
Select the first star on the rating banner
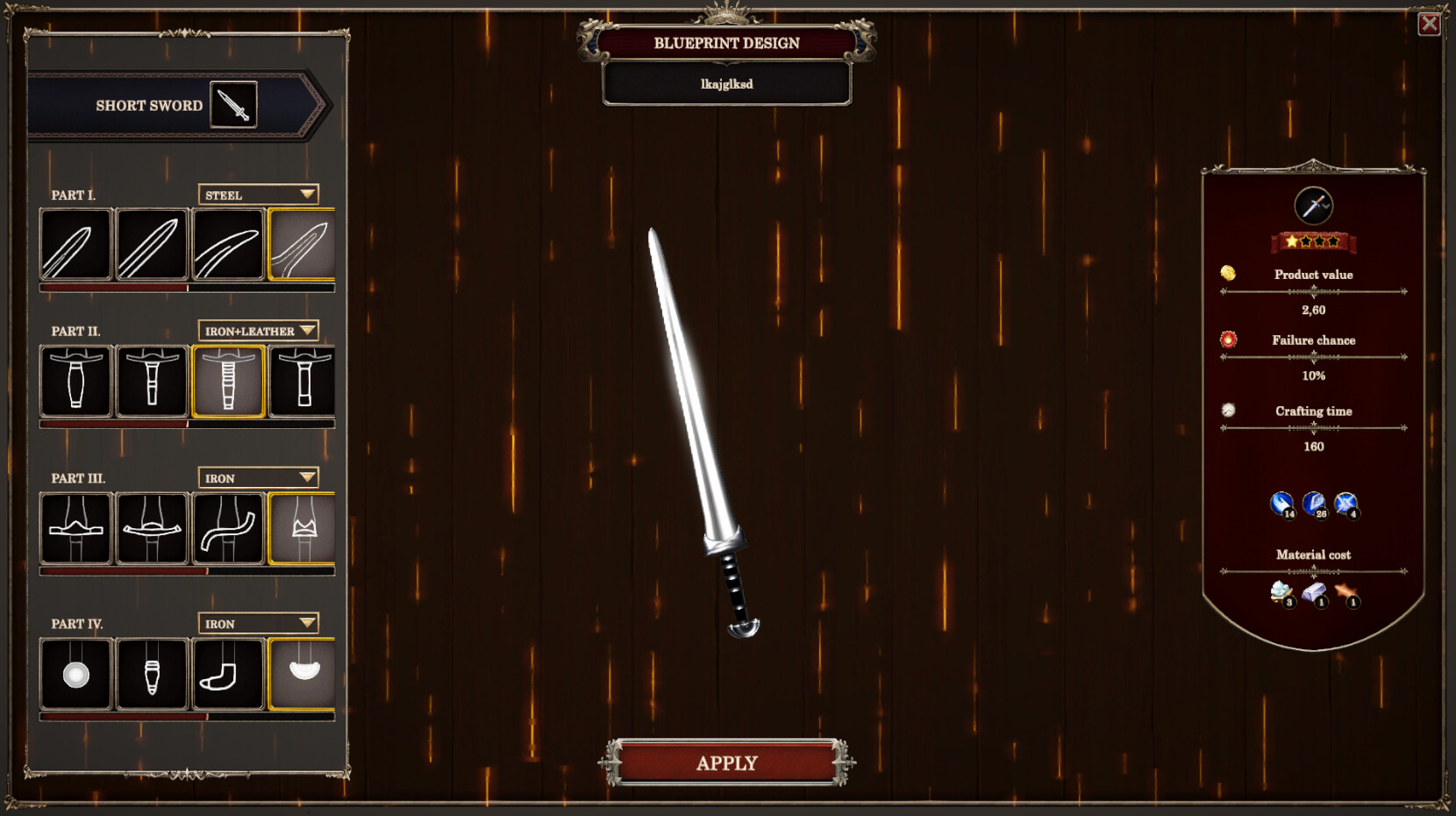pyautogui.click(x=1293, y=240)
